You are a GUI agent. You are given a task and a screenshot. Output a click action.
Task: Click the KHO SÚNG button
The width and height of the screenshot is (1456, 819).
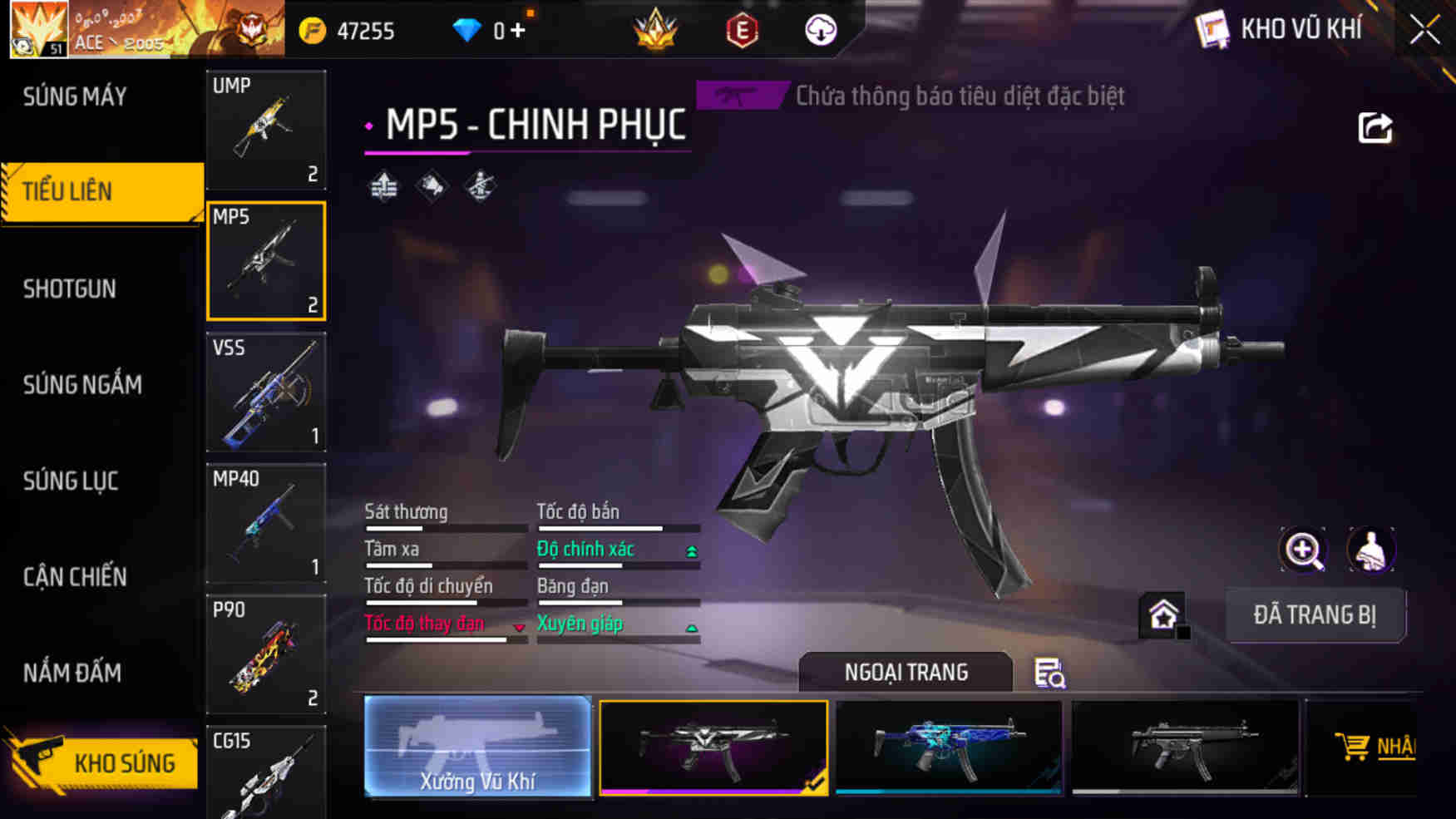pyautogui.click(x=104, y=762)
